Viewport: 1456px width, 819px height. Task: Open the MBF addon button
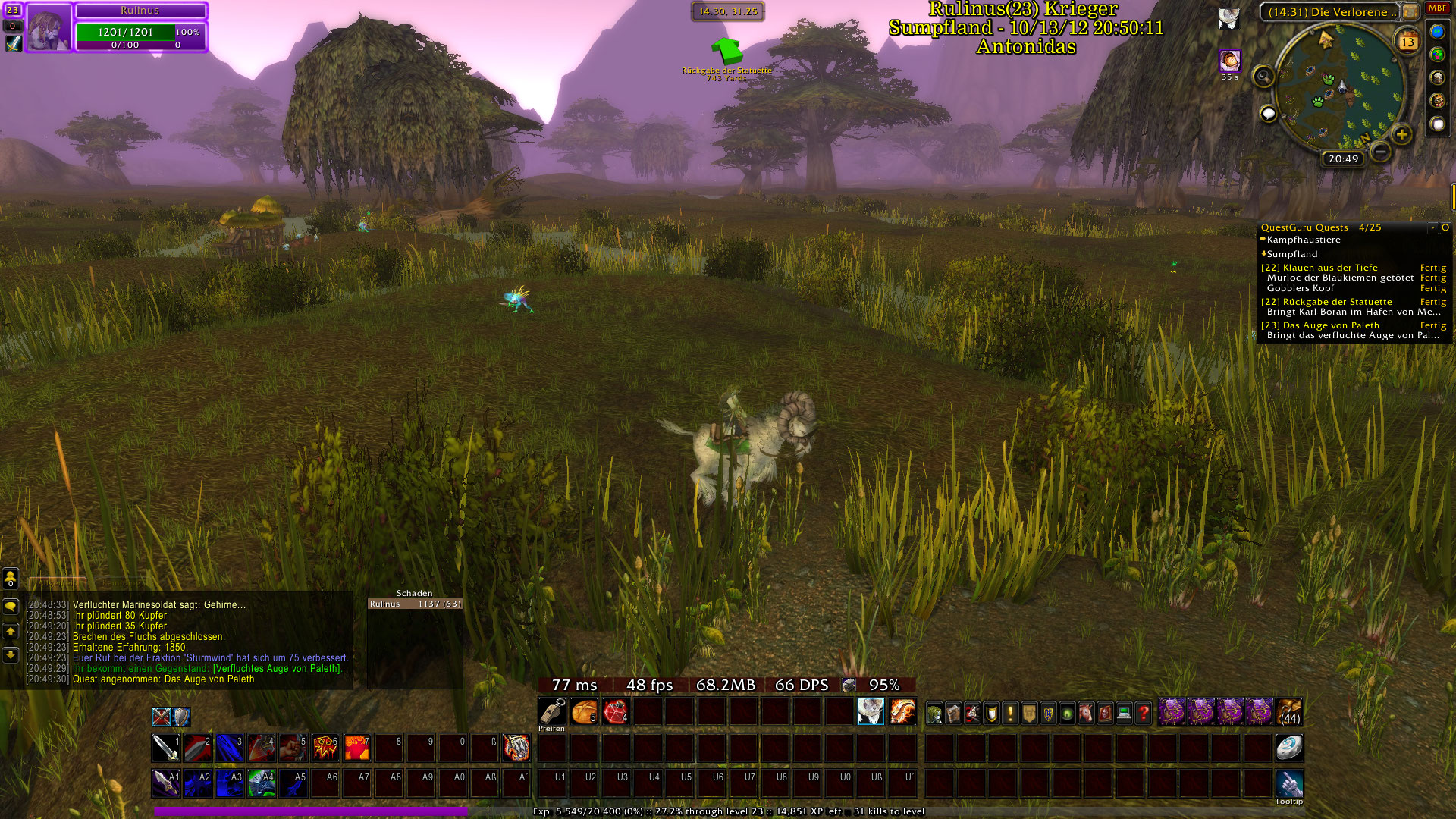point(1437,8)
